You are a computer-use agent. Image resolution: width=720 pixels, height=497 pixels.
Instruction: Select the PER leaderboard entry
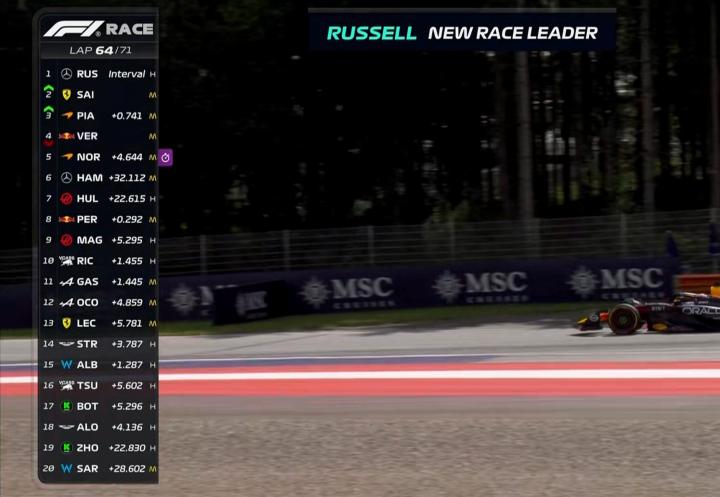coord(98,219)
